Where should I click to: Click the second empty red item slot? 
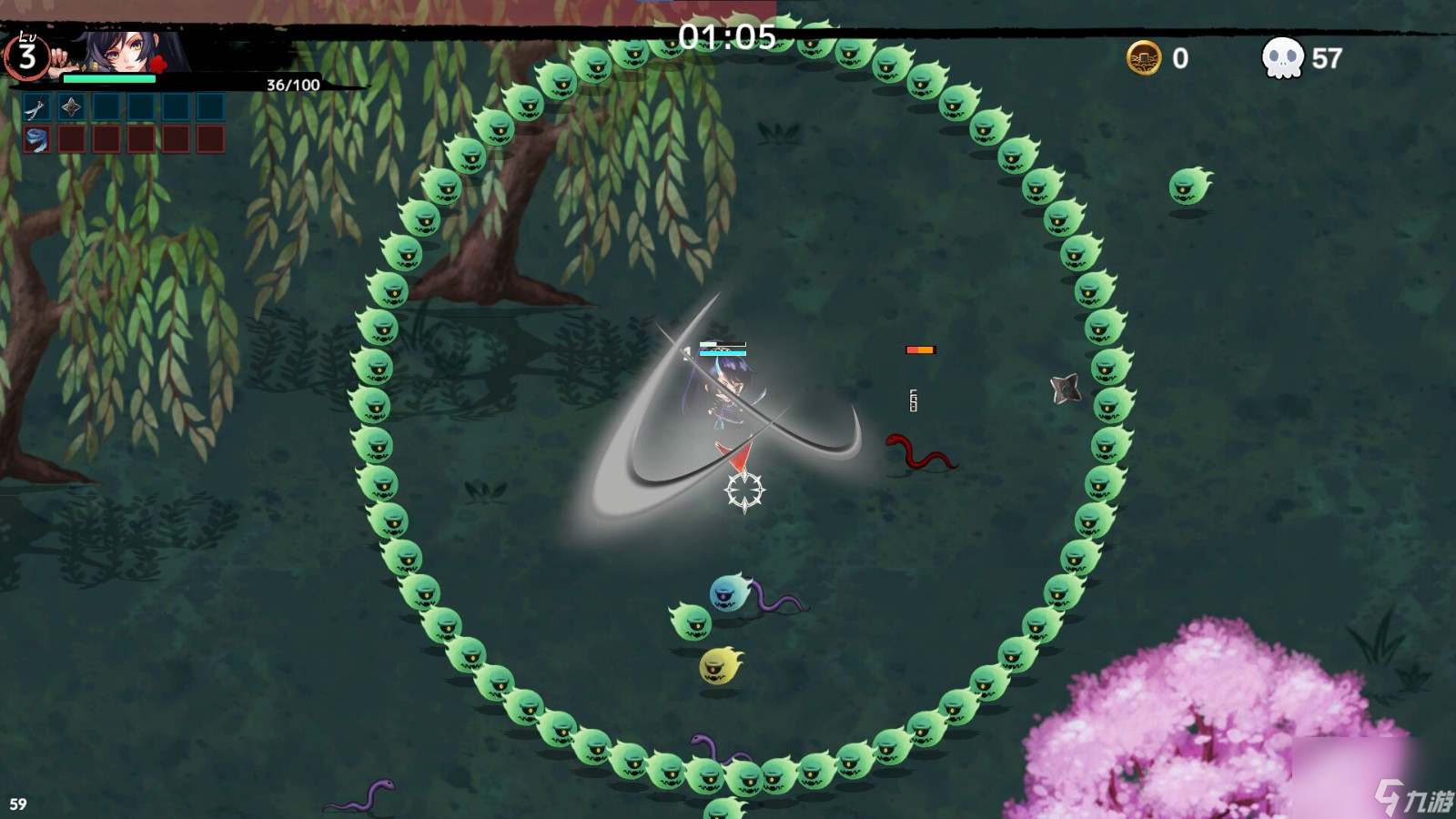tap(71, 141)
